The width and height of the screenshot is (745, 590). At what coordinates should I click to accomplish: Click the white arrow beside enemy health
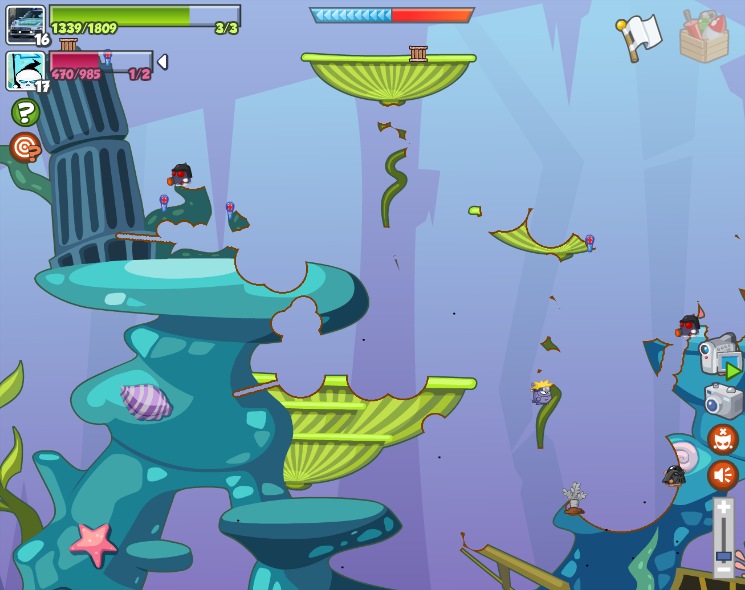pyautogui.click(x=162, y=62)
